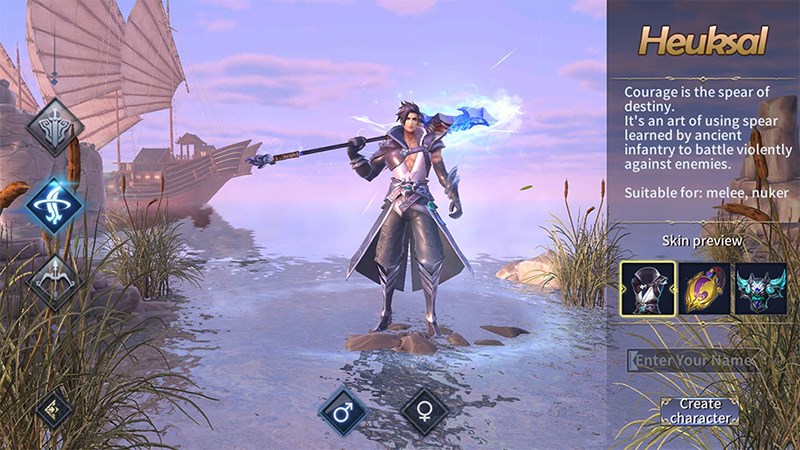Preview the teal winged armor skin
800x450 pixels.
pos(760,288)
